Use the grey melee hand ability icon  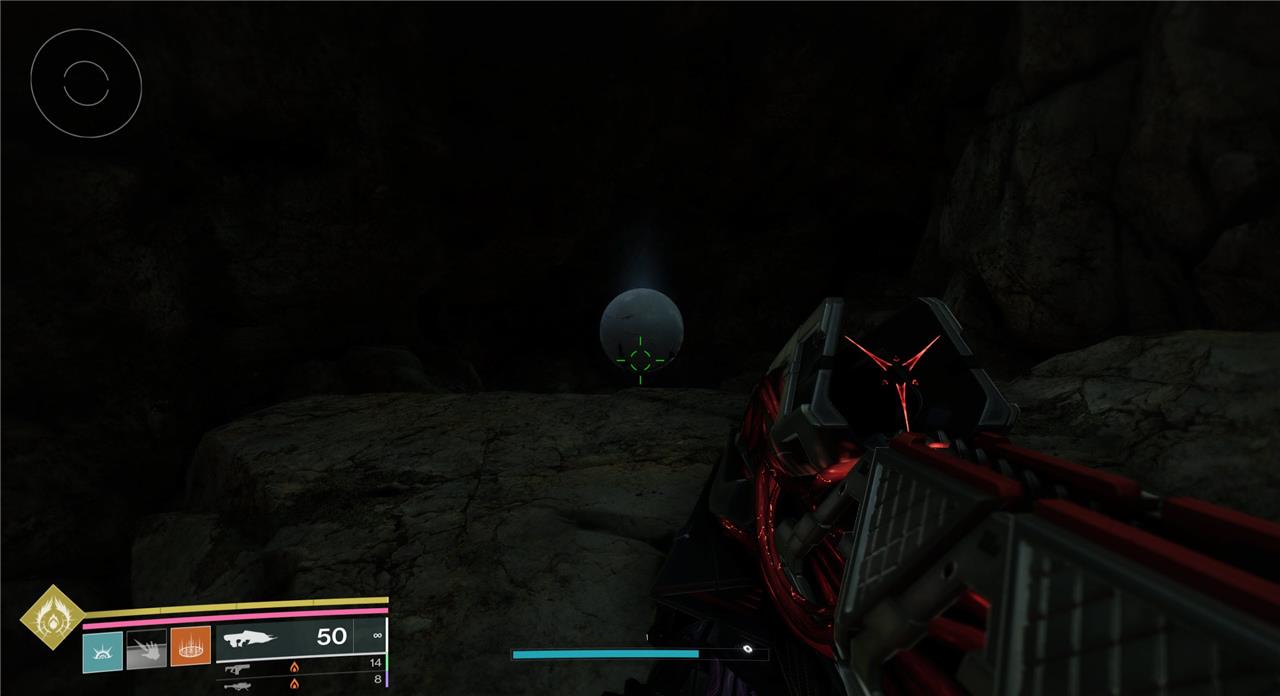click(x=146, y=648)
